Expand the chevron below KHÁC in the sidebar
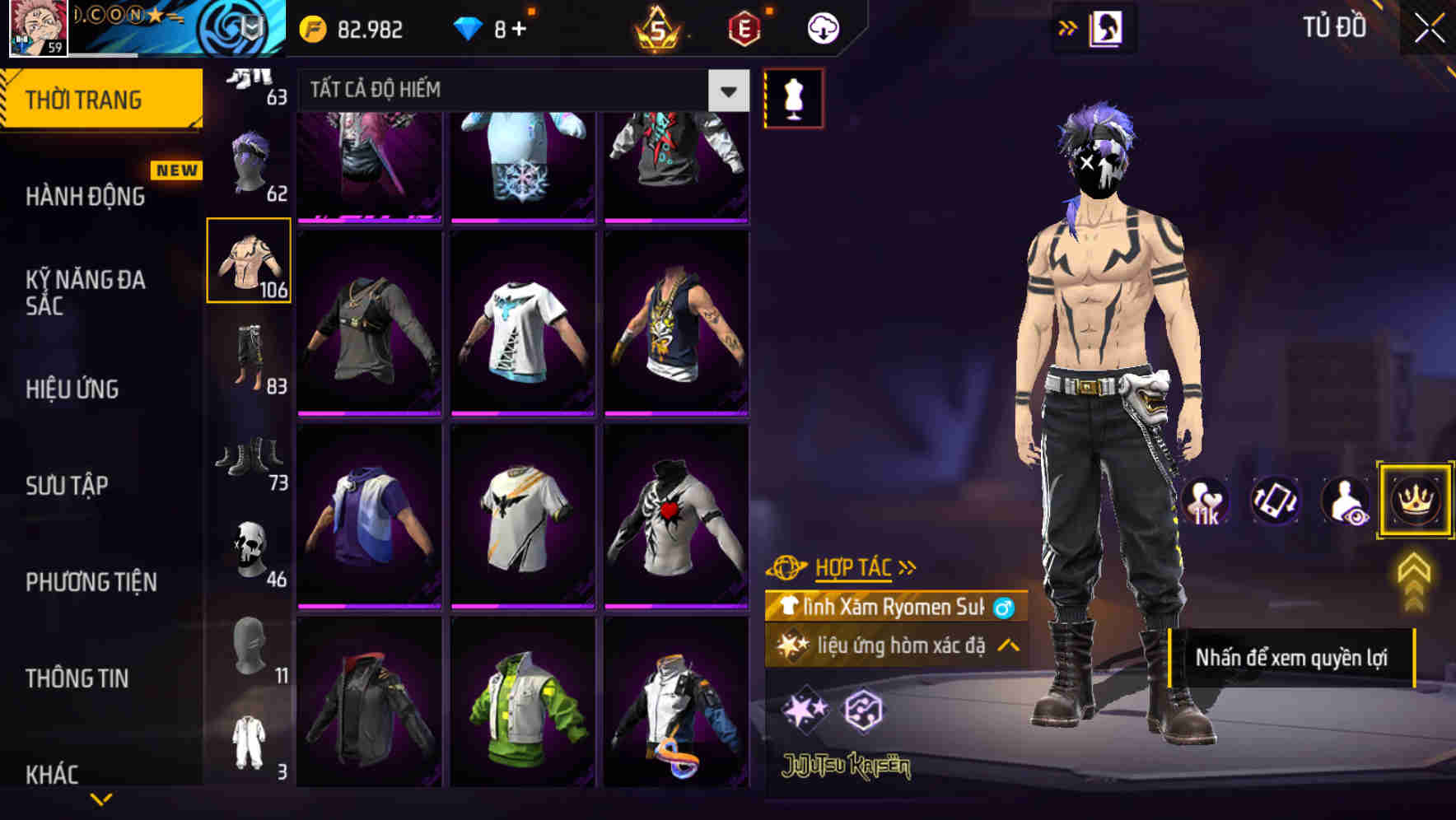The width and height of the screenshot is (1456, 820). coord(100,797)
